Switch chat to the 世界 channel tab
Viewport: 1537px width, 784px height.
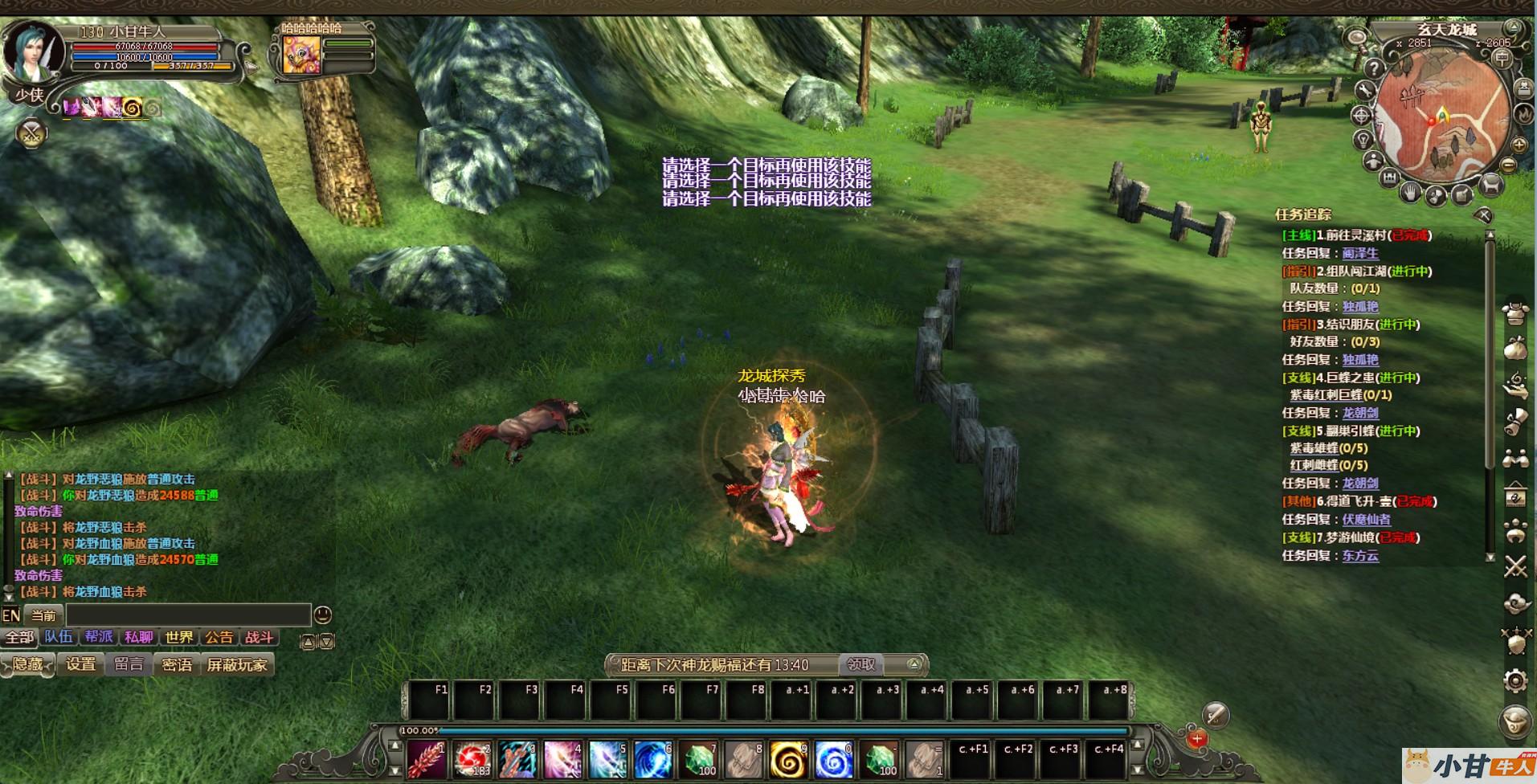pos(178,638)
